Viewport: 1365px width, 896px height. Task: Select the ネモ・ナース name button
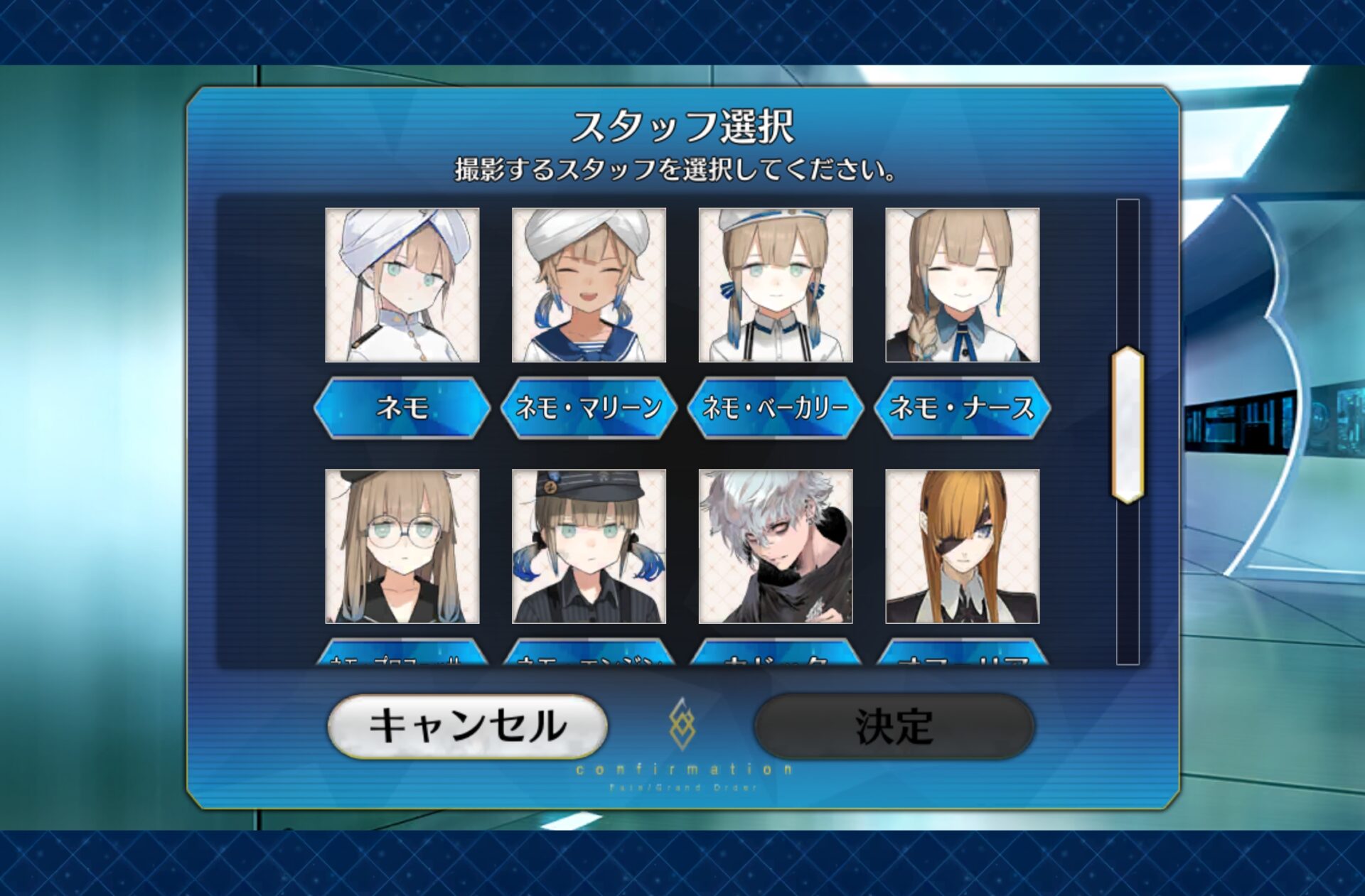[962, 408]
